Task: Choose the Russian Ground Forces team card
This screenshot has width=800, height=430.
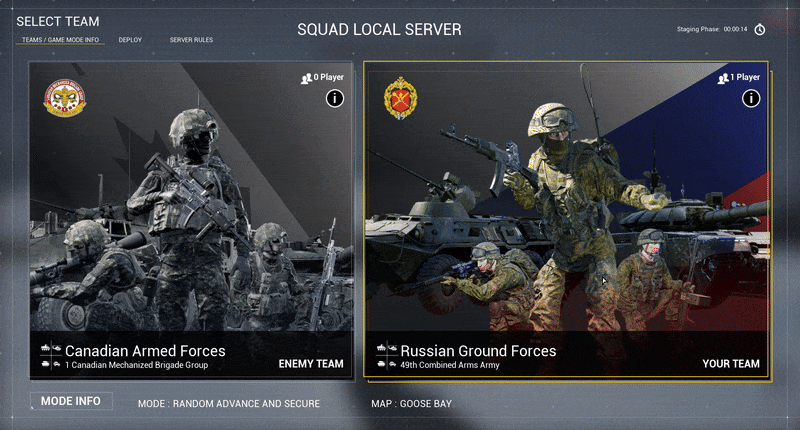Action: 567,220
